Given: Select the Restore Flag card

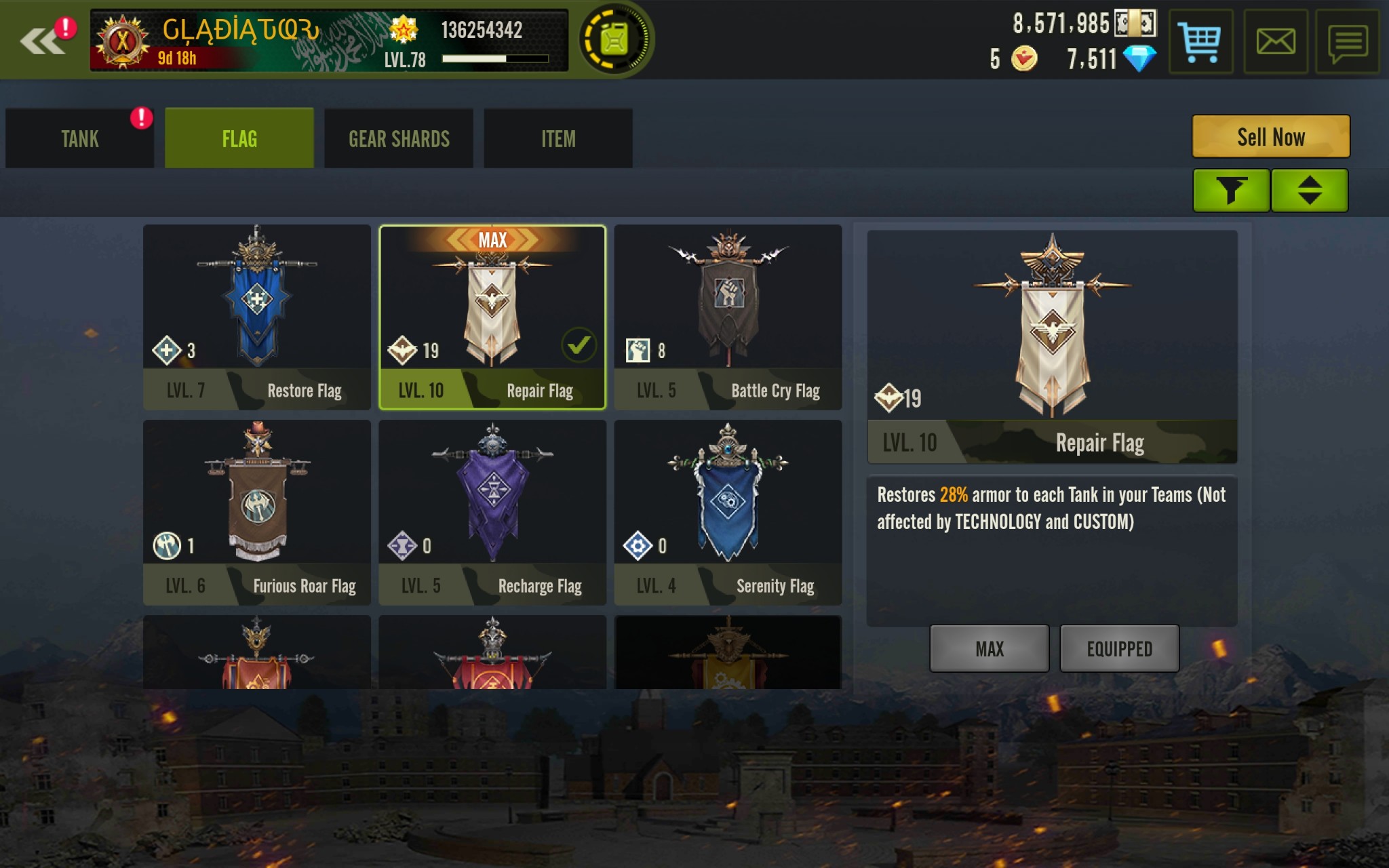Looking at the screenshot, I should [257, 317].
